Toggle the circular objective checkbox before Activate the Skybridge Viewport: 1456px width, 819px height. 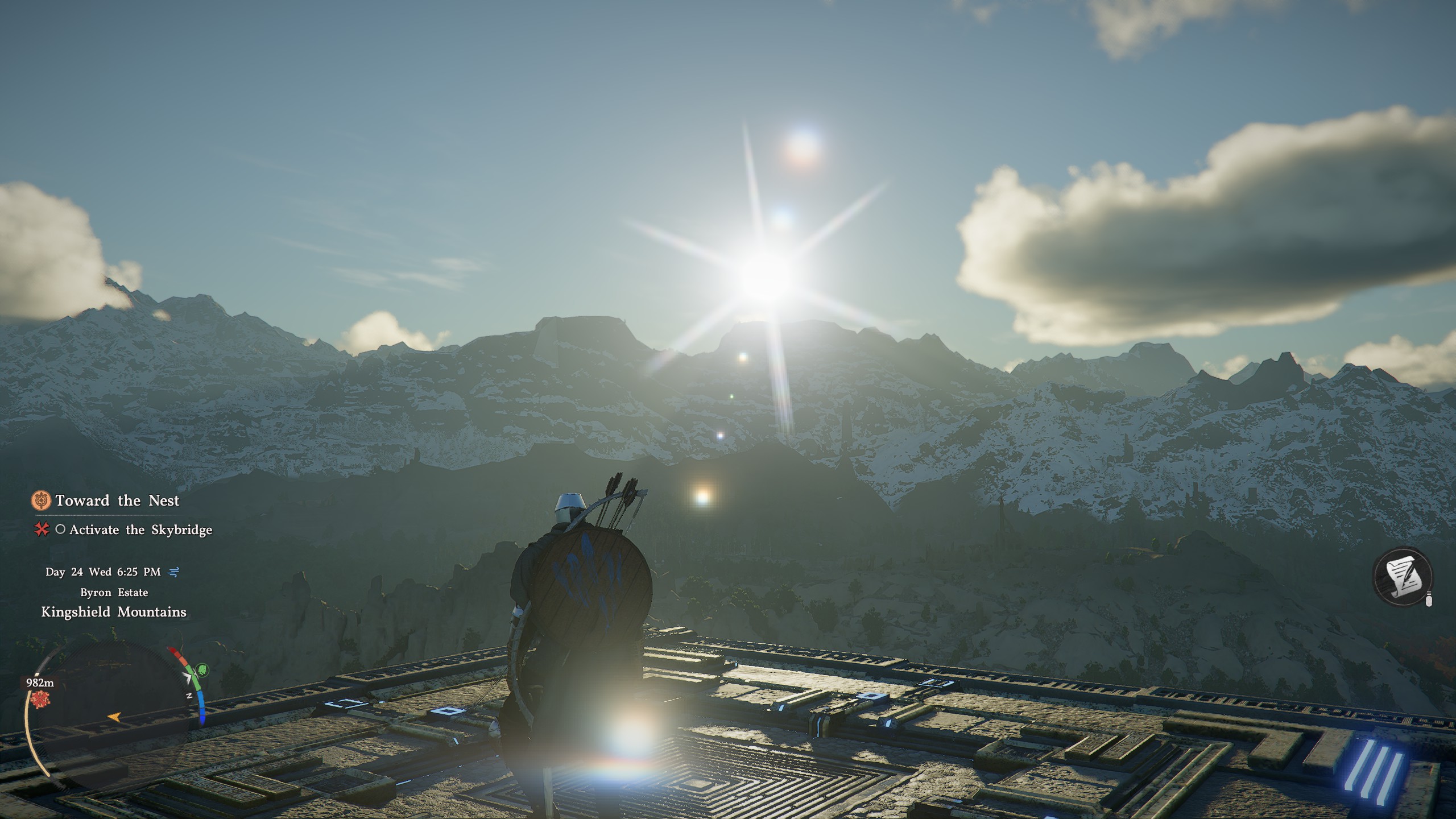click(59, 530)
